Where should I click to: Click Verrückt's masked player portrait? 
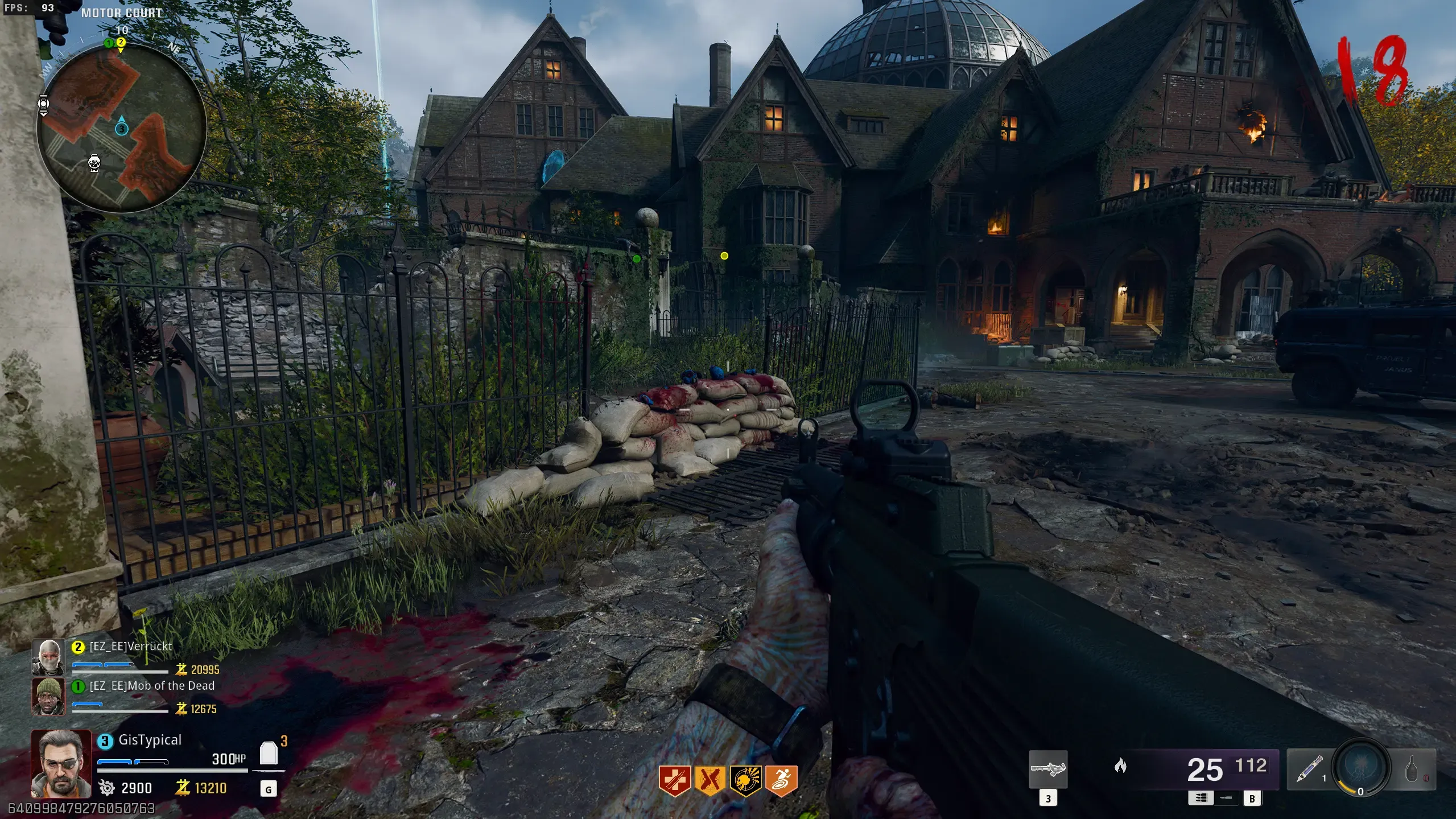click(x=48, y=656)
